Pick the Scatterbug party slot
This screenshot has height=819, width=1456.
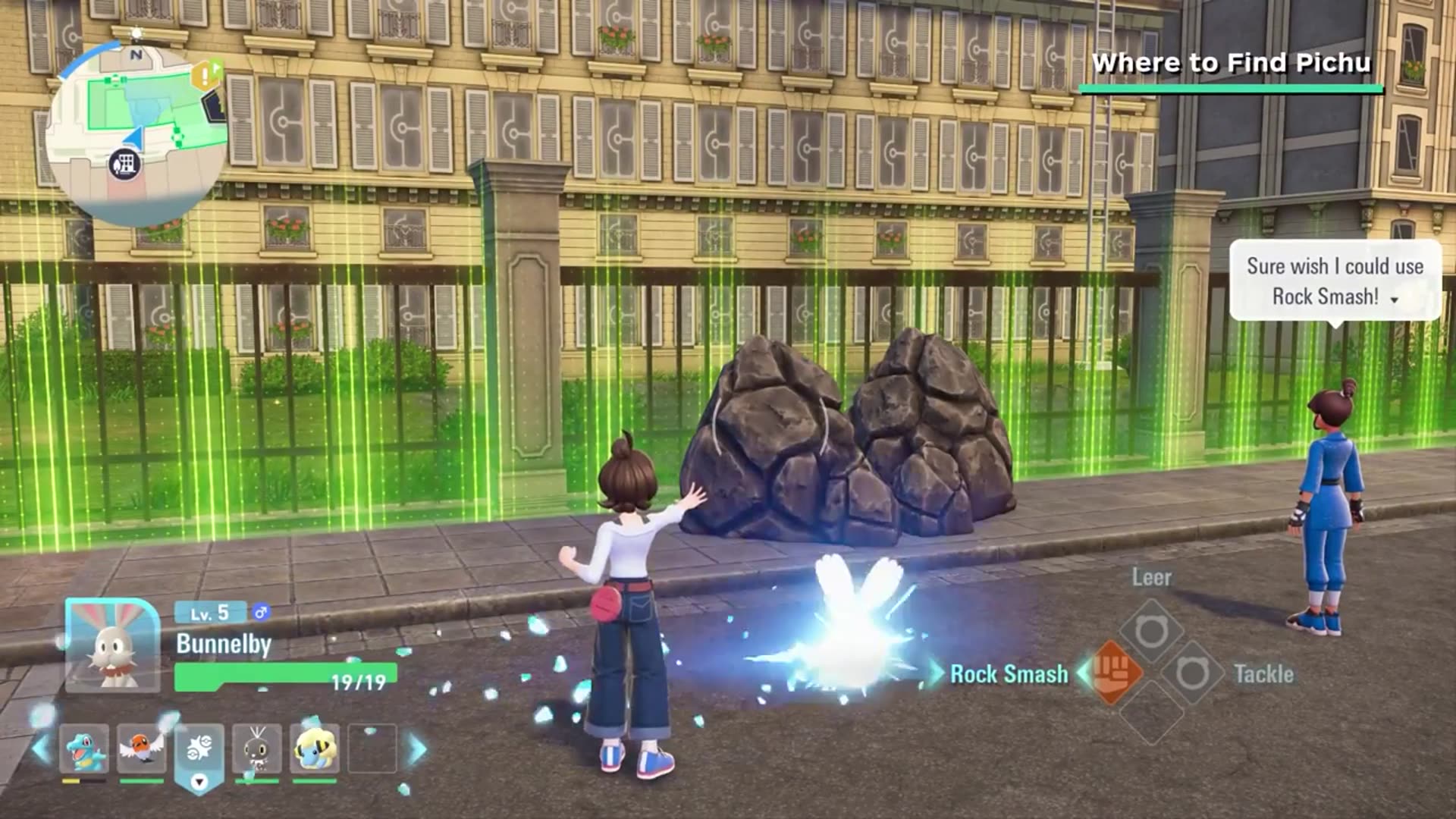[x=257, y=748]
